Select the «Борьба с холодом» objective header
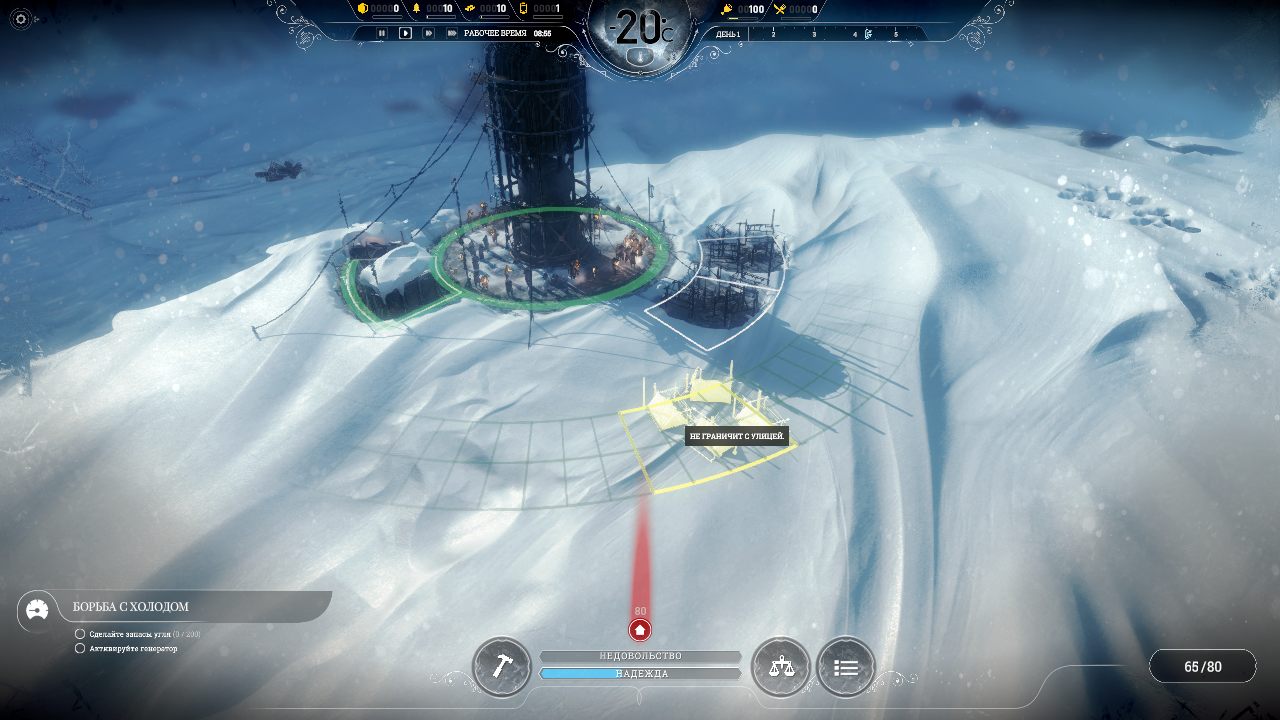 130,607
